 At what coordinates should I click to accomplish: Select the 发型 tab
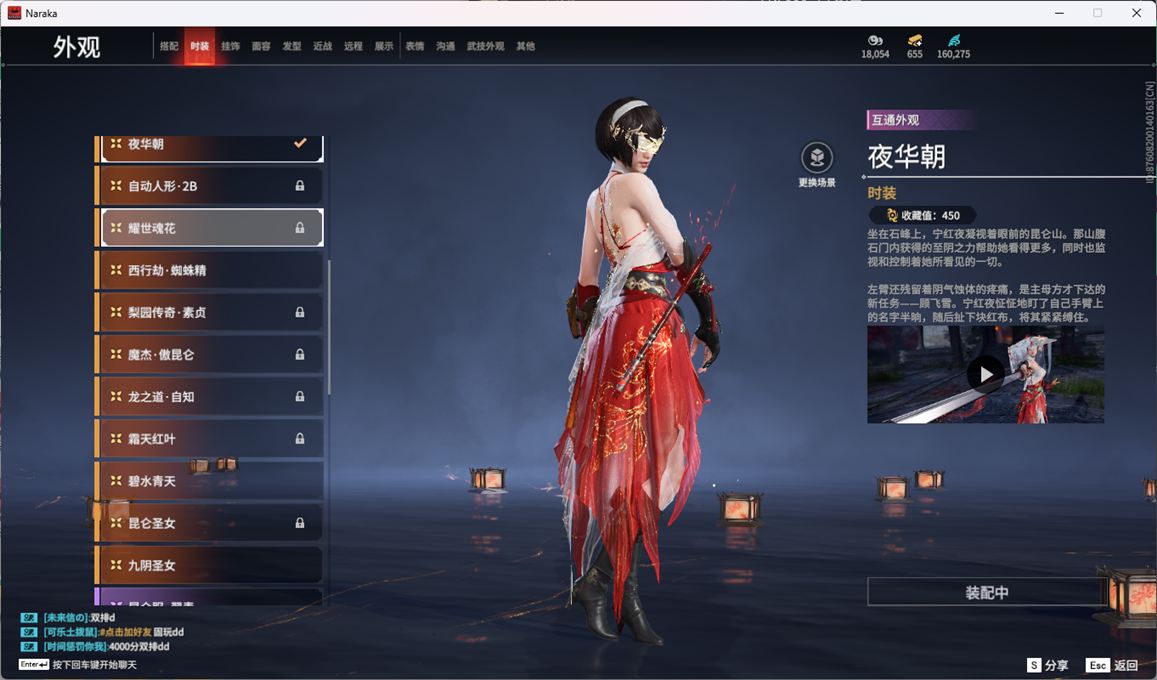point(292,46)
